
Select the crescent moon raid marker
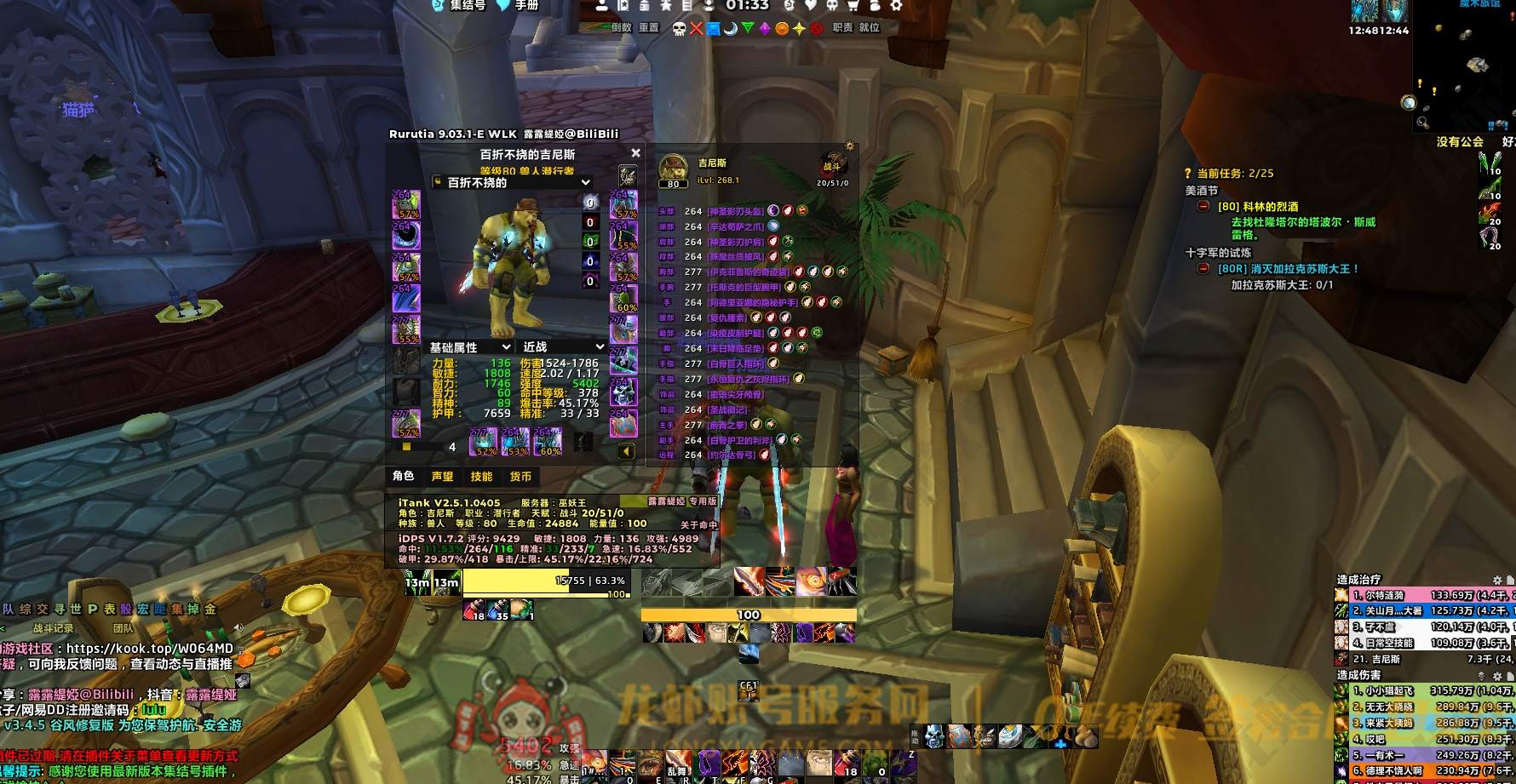point(730,29)
